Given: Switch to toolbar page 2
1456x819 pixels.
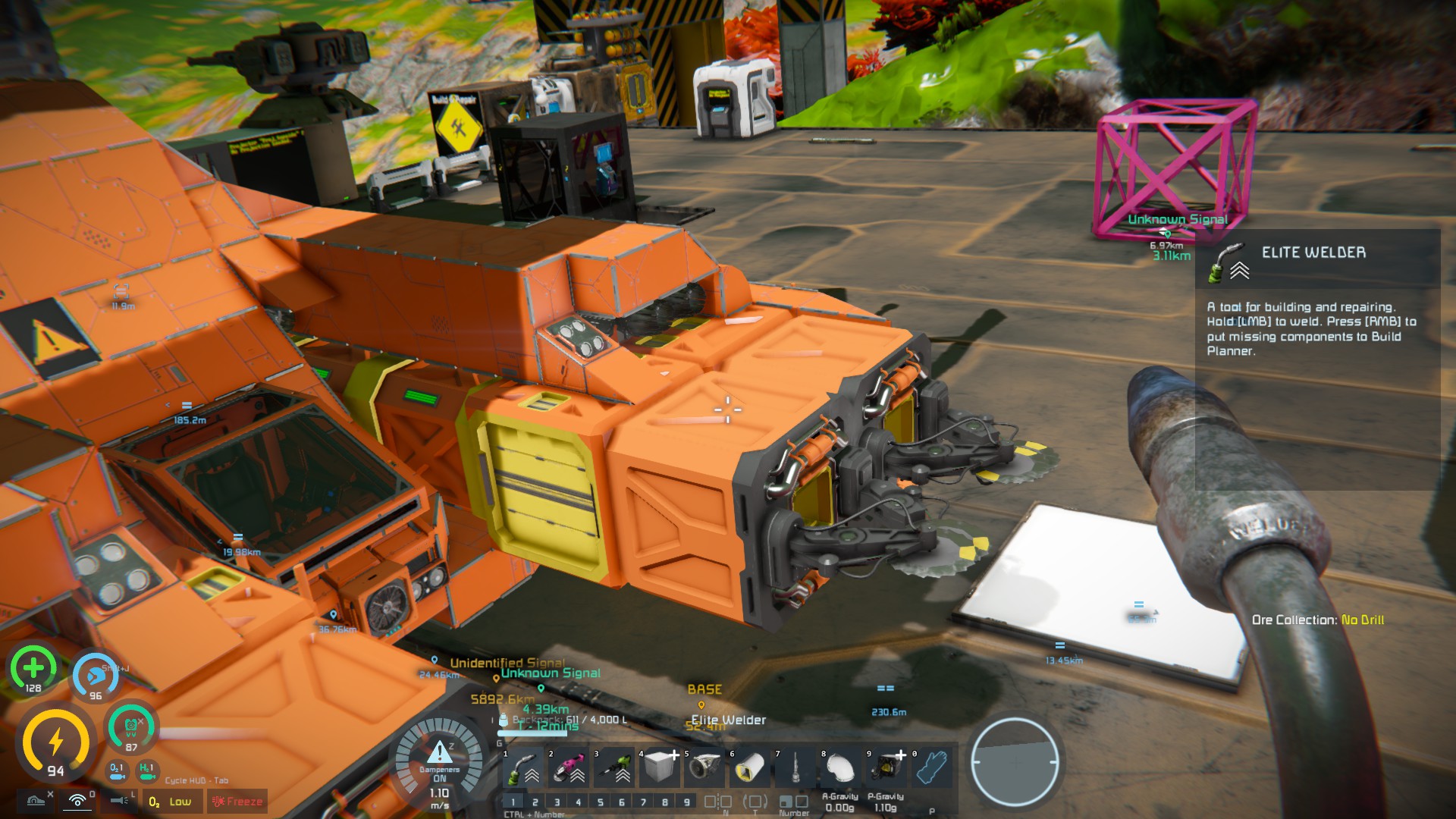Looking at the screenshot, I should 535,802.
